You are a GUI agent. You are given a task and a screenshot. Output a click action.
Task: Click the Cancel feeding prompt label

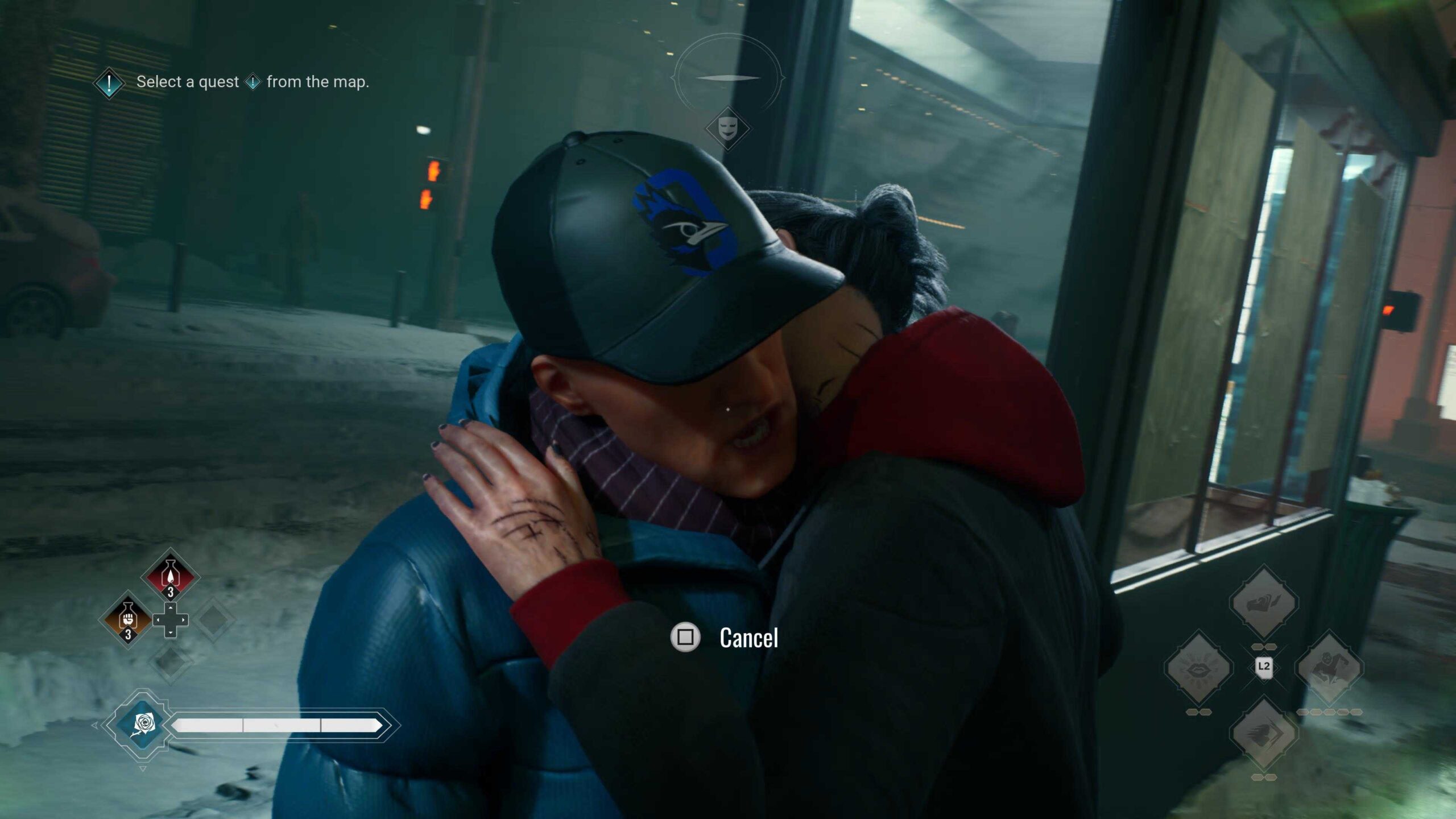[748, 638]
